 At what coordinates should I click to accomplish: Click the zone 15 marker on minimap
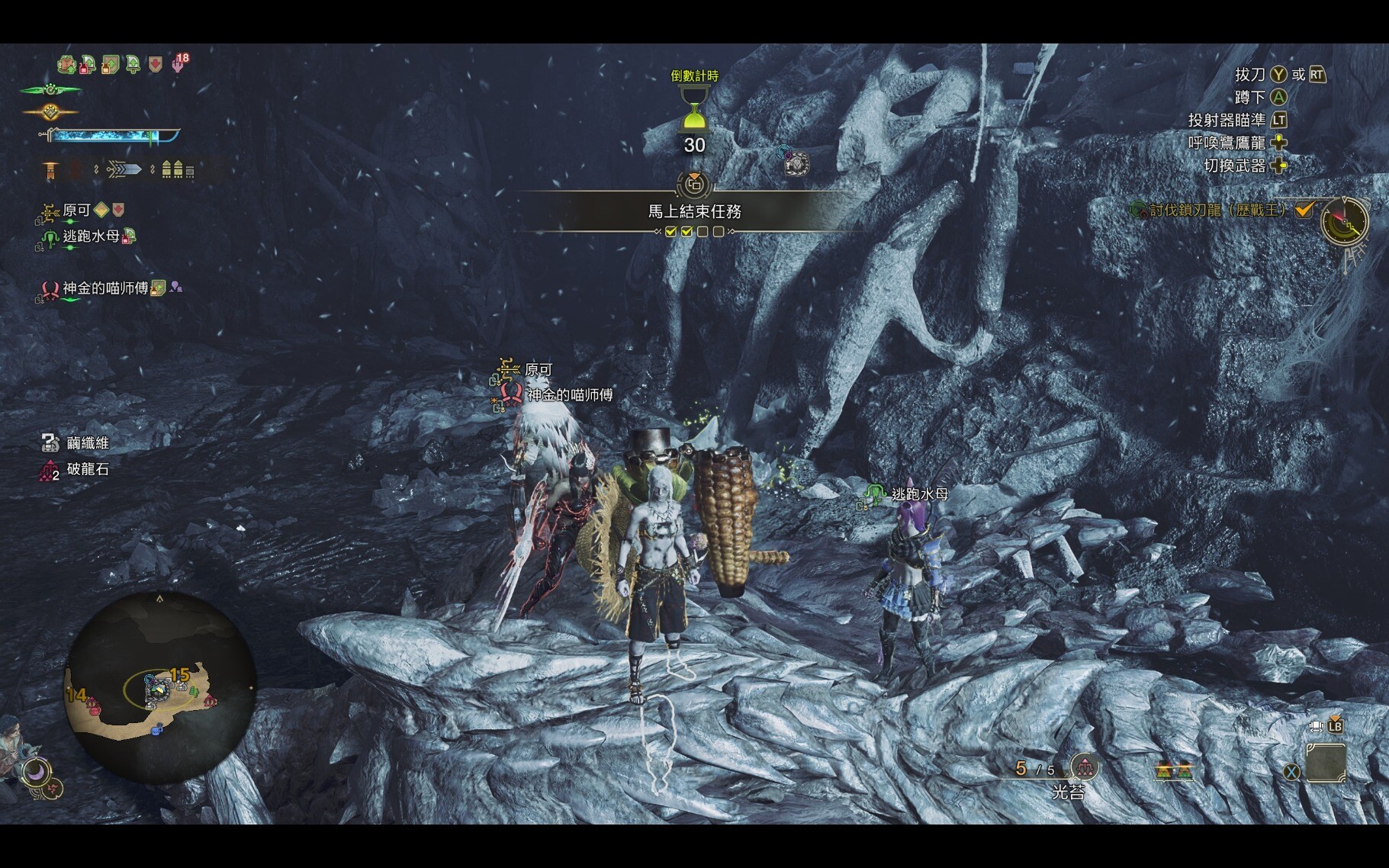[180, 674]
